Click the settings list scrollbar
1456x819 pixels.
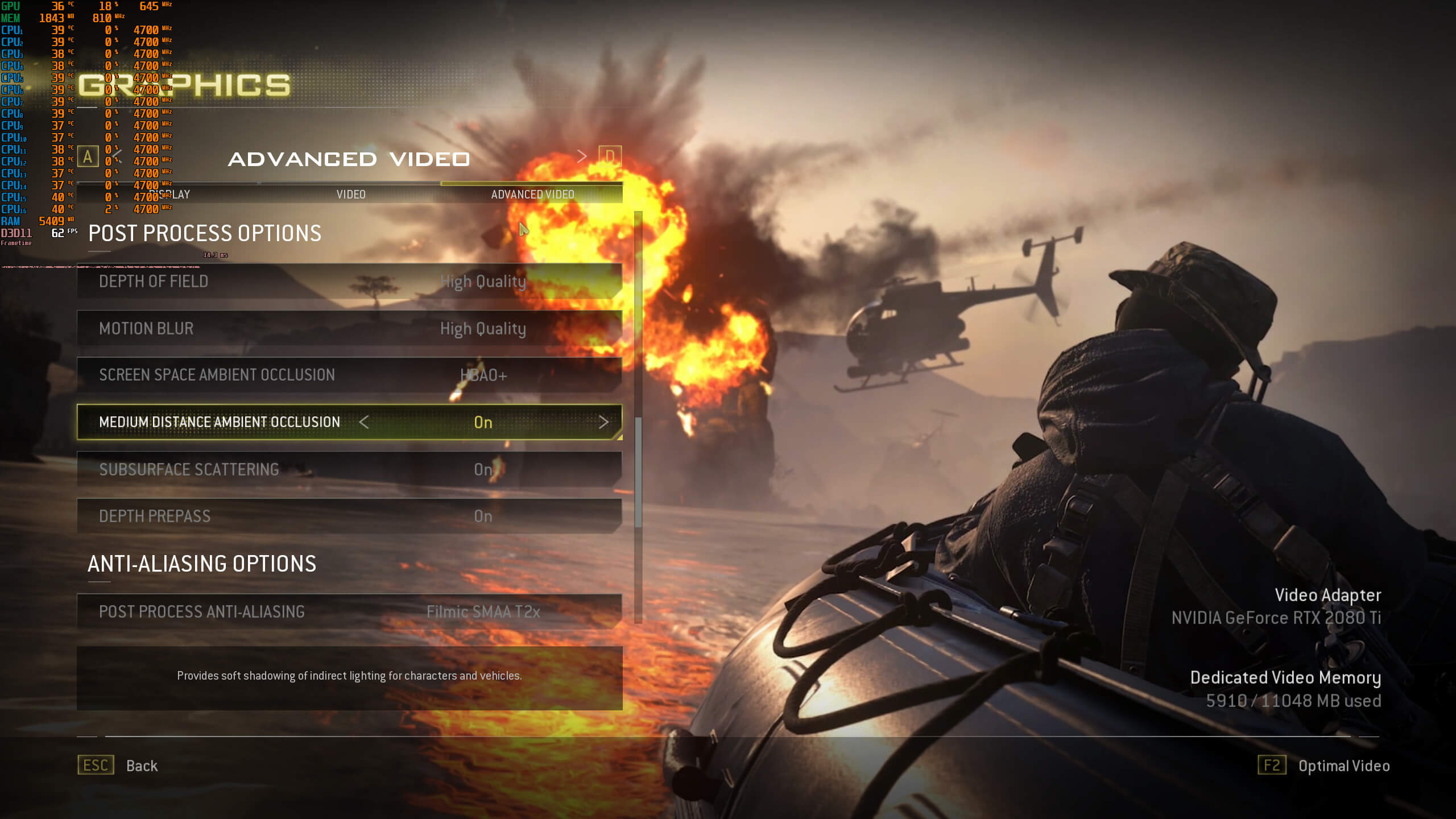click(638, 472)
